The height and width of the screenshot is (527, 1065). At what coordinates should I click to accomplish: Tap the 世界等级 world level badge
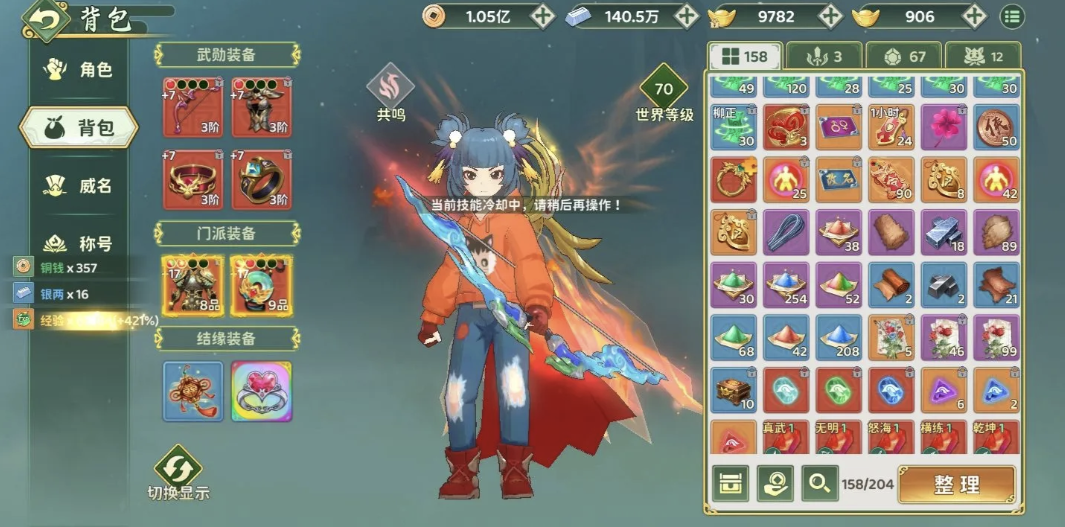click(x=664, y=90)
